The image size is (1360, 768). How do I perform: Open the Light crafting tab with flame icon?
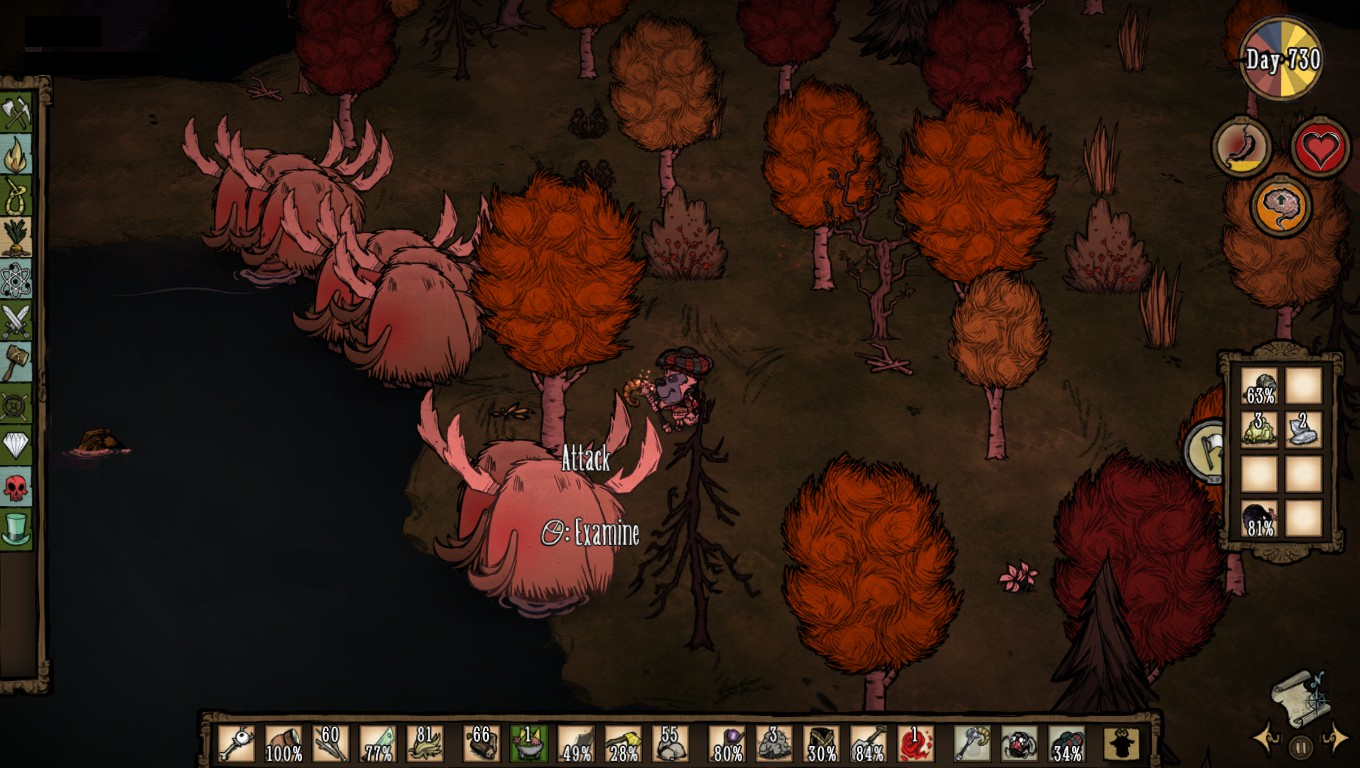(16, 154)
